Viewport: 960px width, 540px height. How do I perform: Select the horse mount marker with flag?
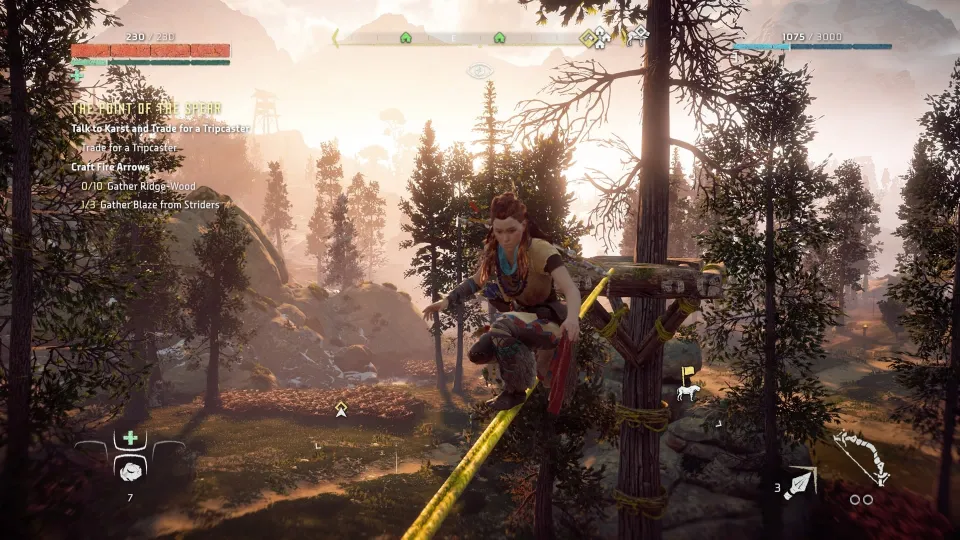click(686, 386)
